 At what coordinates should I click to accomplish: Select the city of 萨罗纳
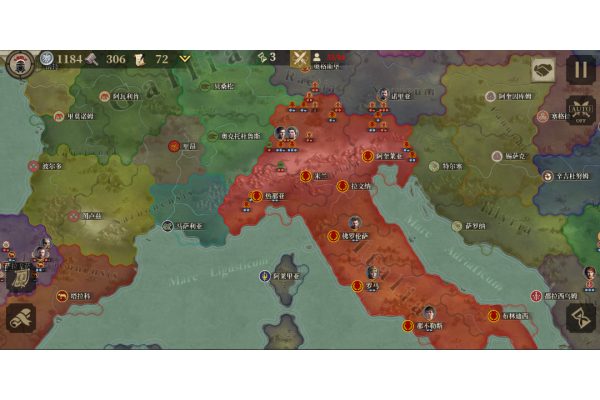pos(456,227)
